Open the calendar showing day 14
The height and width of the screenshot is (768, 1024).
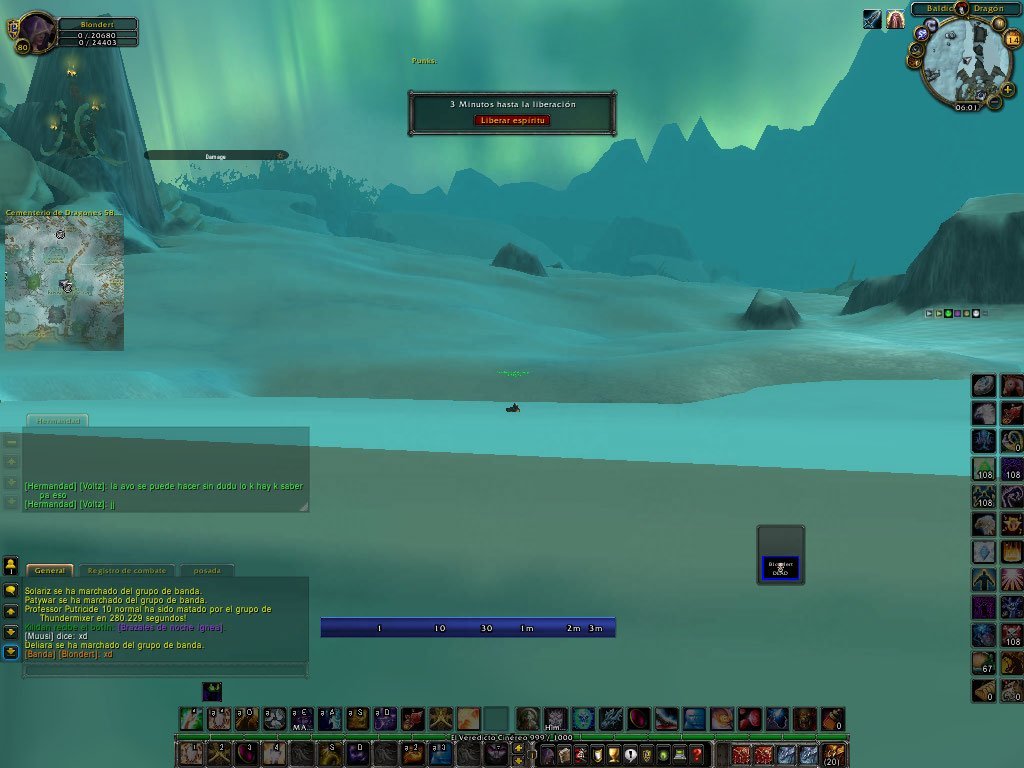(1012, 40)
